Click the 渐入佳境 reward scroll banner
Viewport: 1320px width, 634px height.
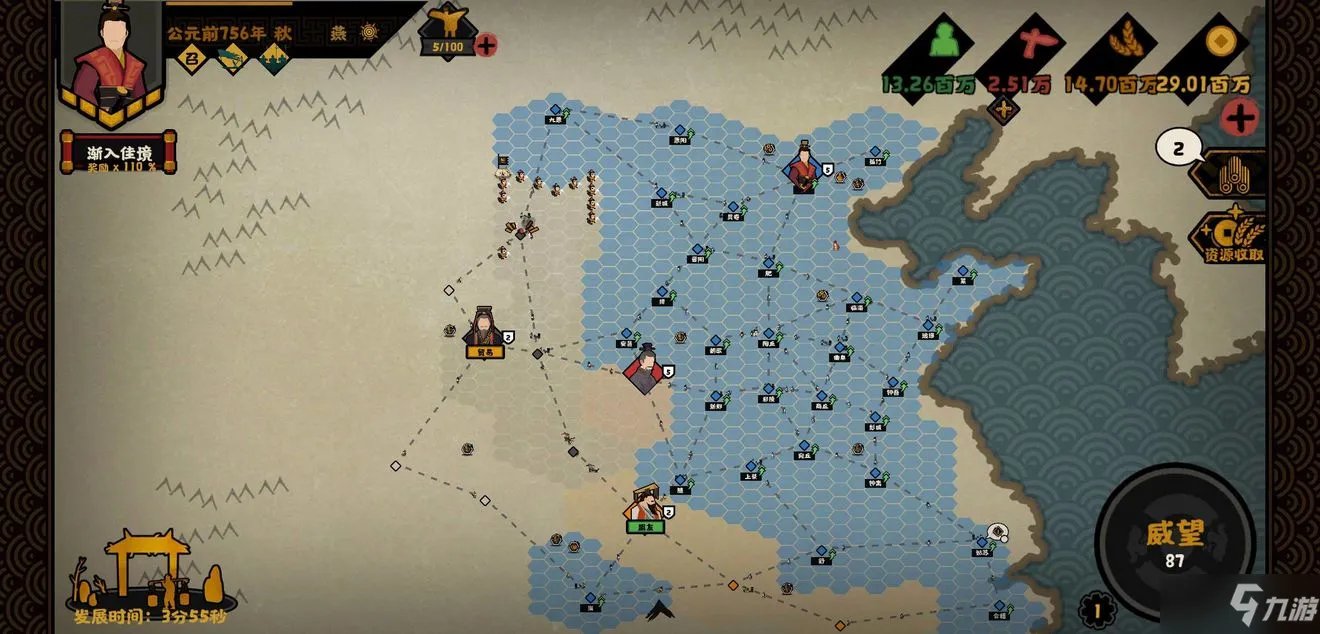click(119, 153)
